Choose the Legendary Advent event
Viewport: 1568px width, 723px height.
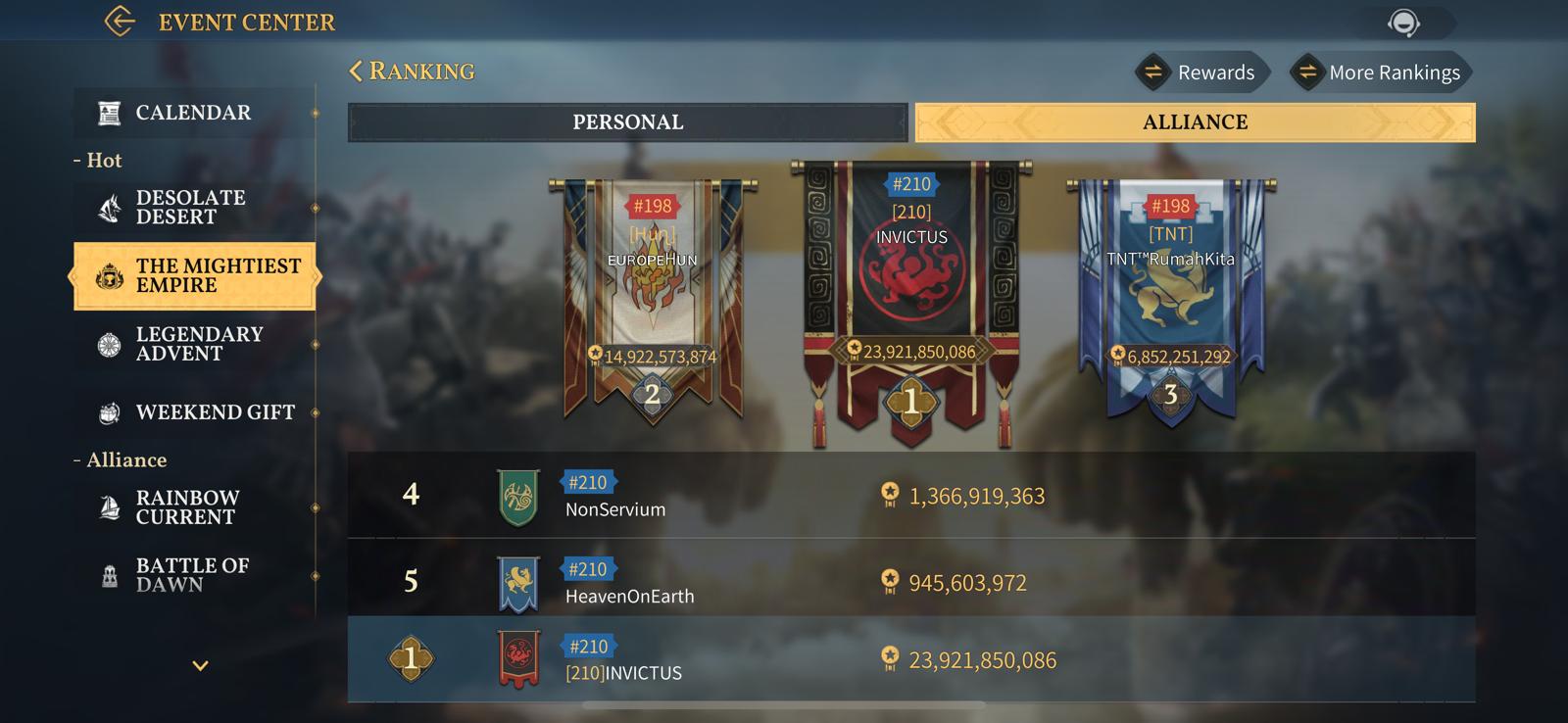point(194,344)
